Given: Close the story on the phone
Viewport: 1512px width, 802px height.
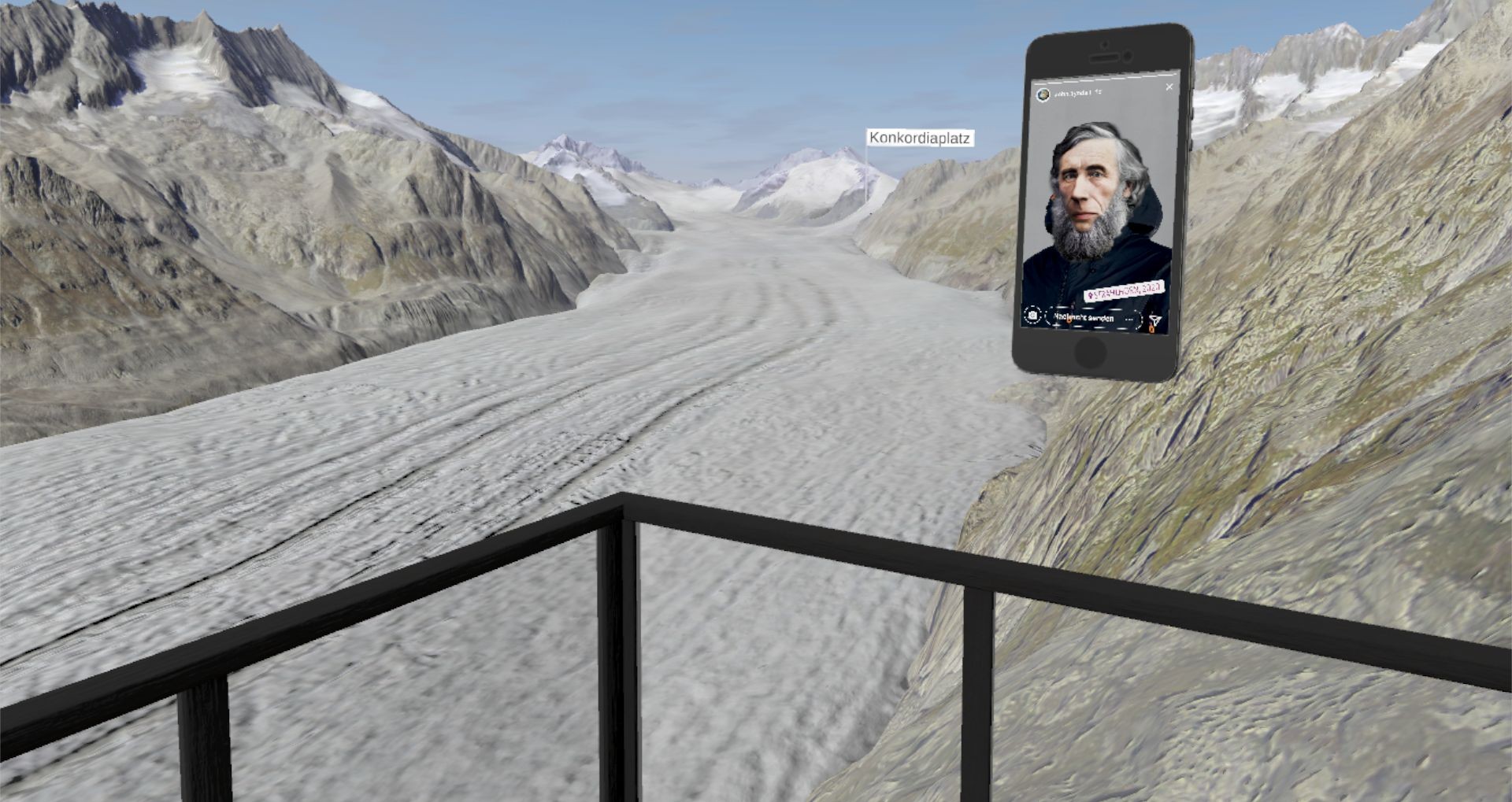Looking at the screenshot, I should point(1169,87).
